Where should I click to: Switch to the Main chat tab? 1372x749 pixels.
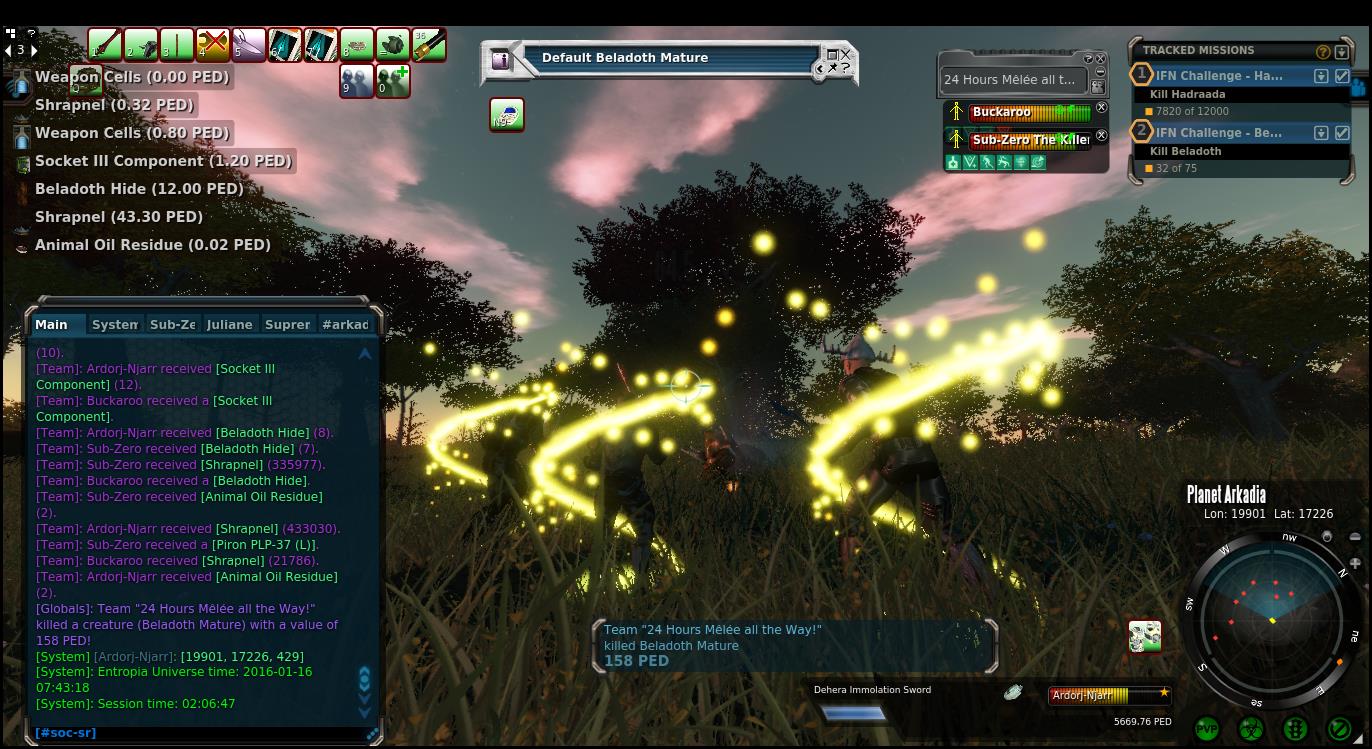pos(51,324)
